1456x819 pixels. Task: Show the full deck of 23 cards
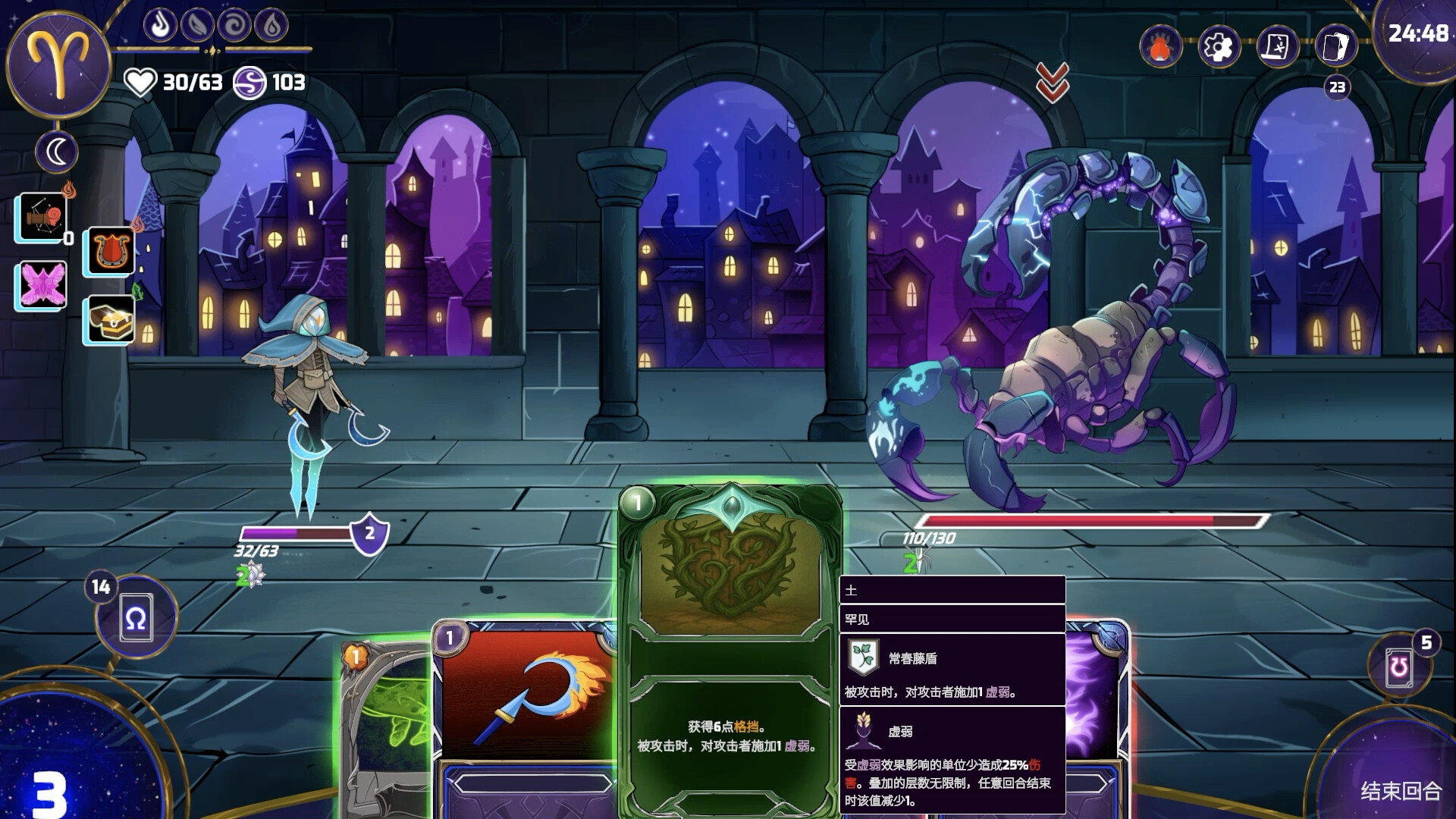pyautogui.click(x=1336, y=47)
